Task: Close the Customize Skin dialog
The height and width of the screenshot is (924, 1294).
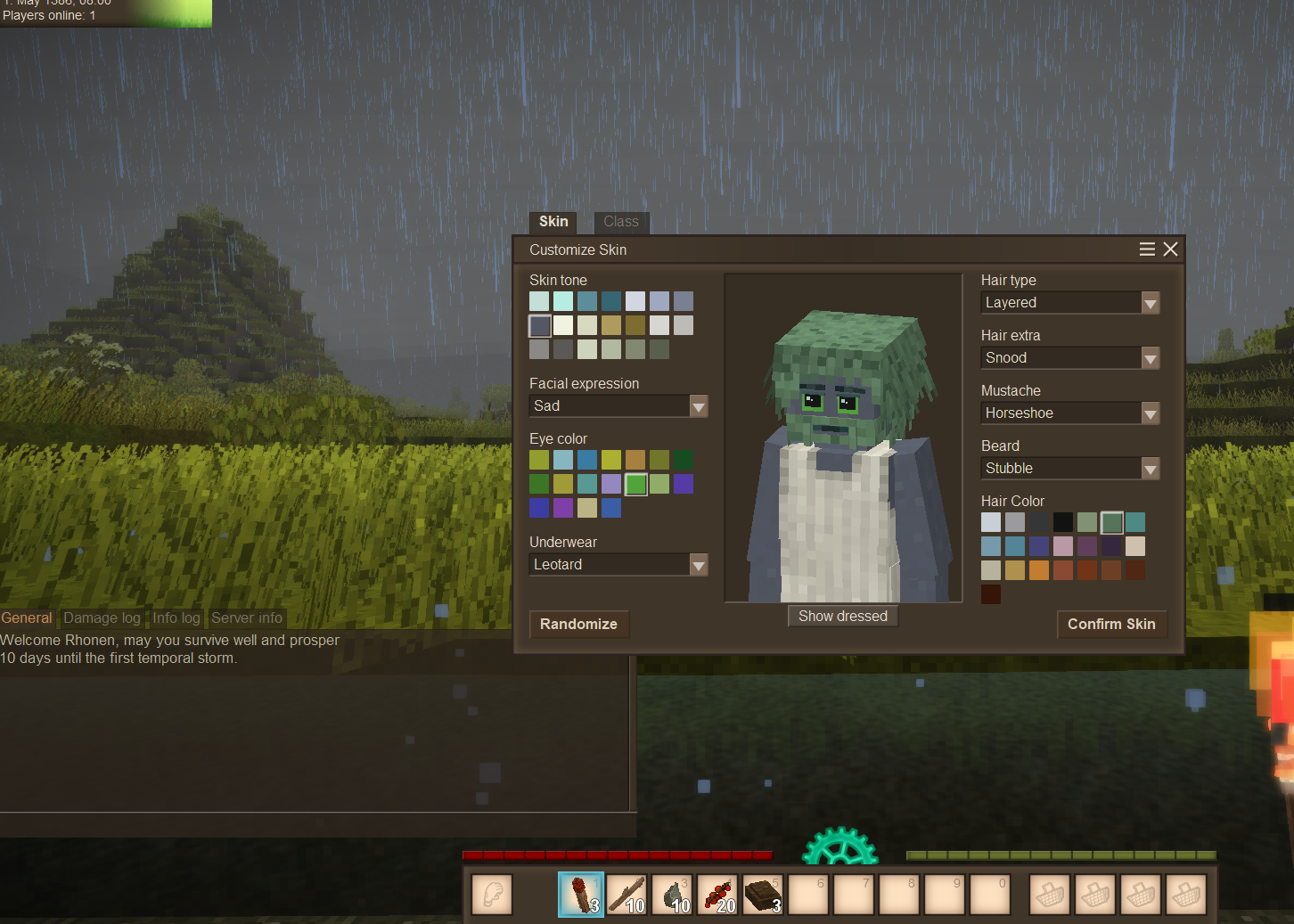Action: click(x=1170, y=249)
